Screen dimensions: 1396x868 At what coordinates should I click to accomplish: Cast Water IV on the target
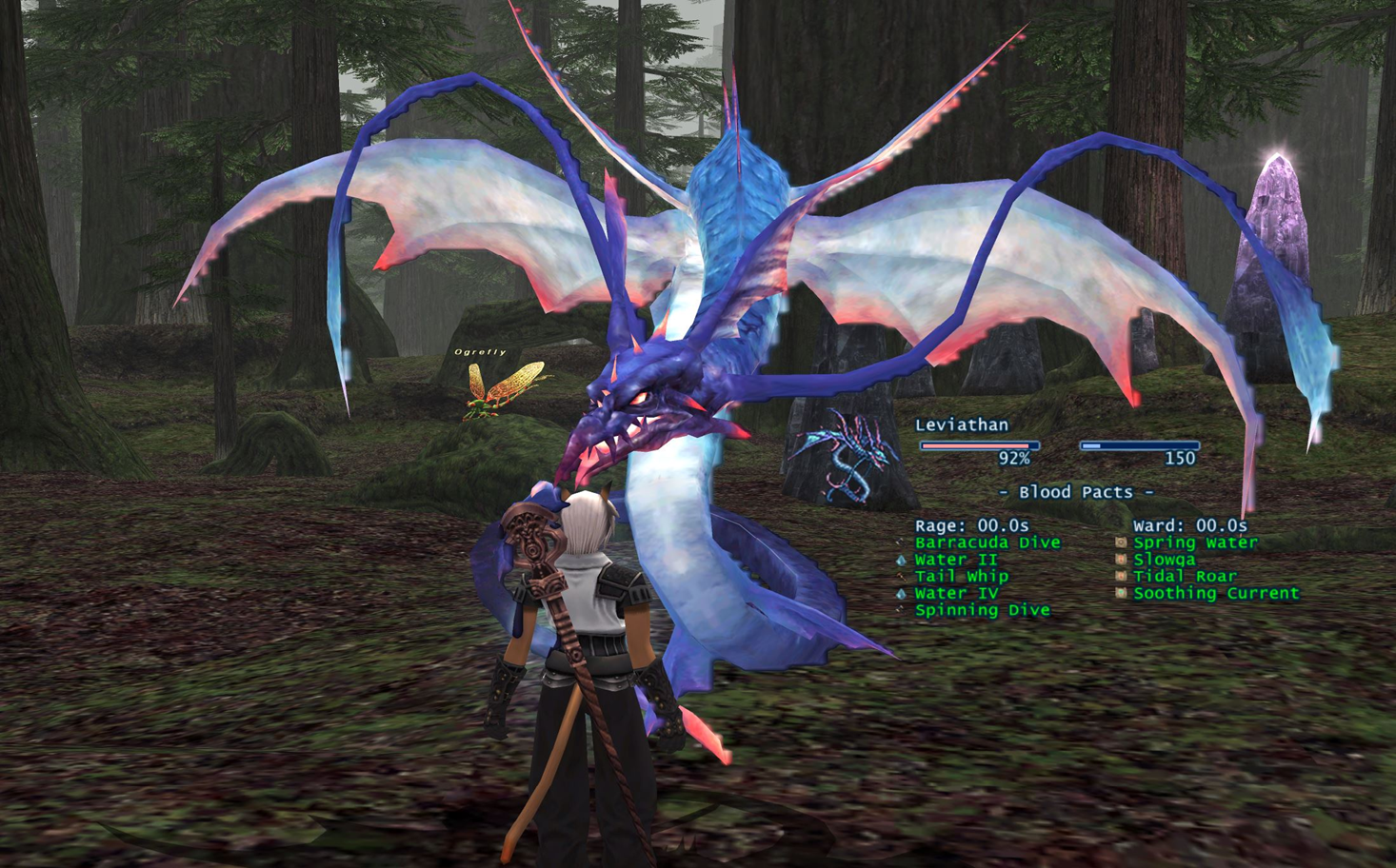click(x=954, y=592)
